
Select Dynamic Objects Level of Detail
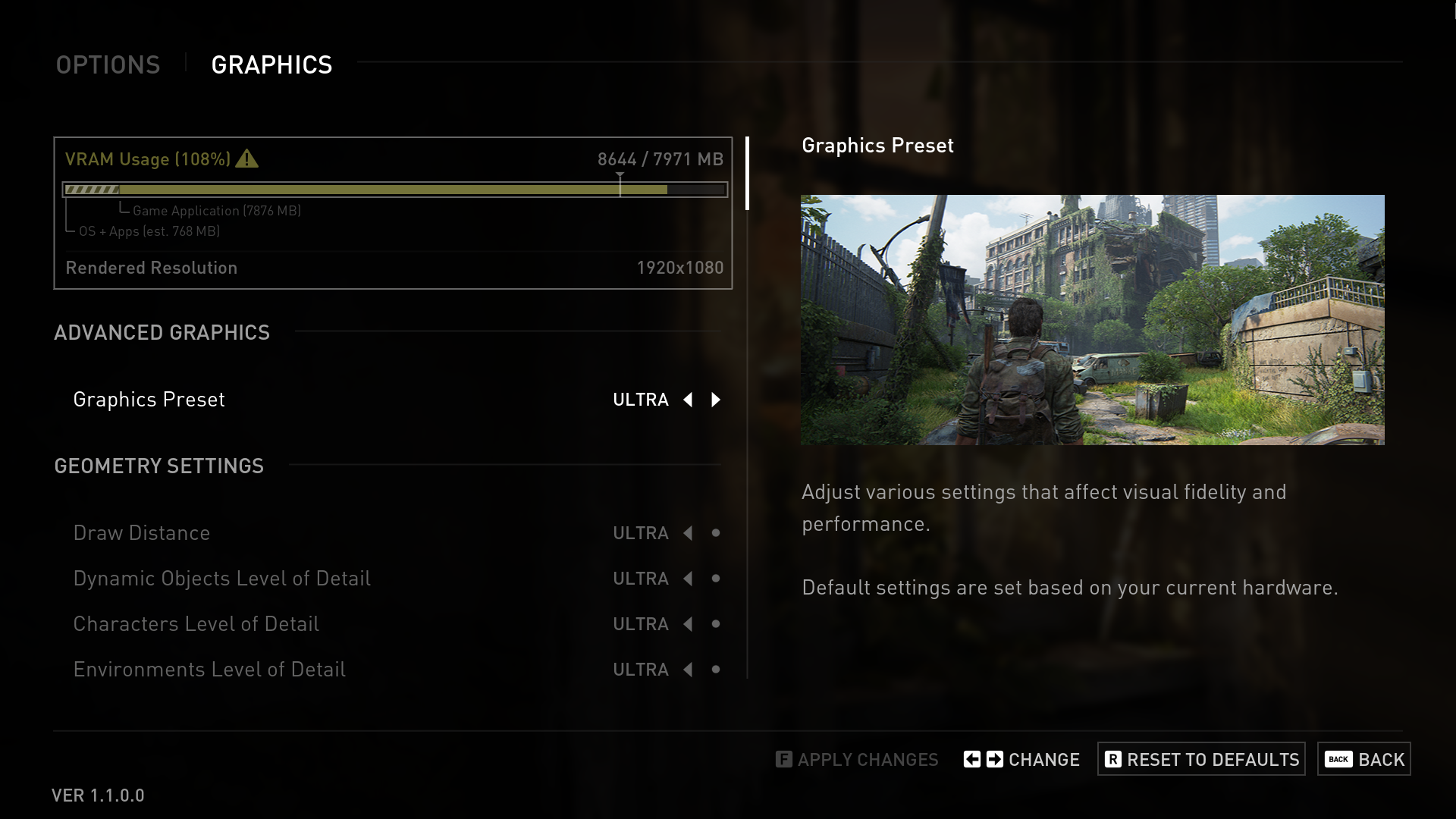click(221, 579)
